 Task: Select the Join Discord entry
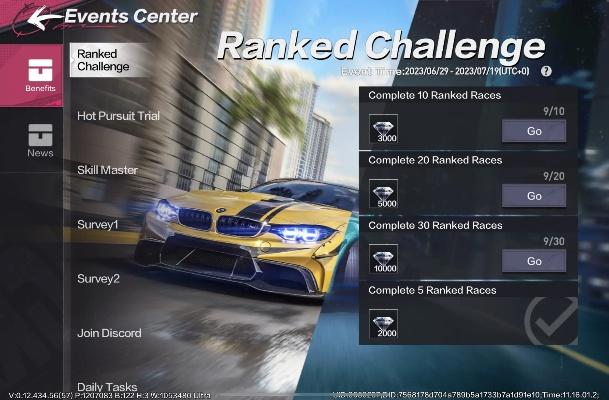tap(109, 333)
